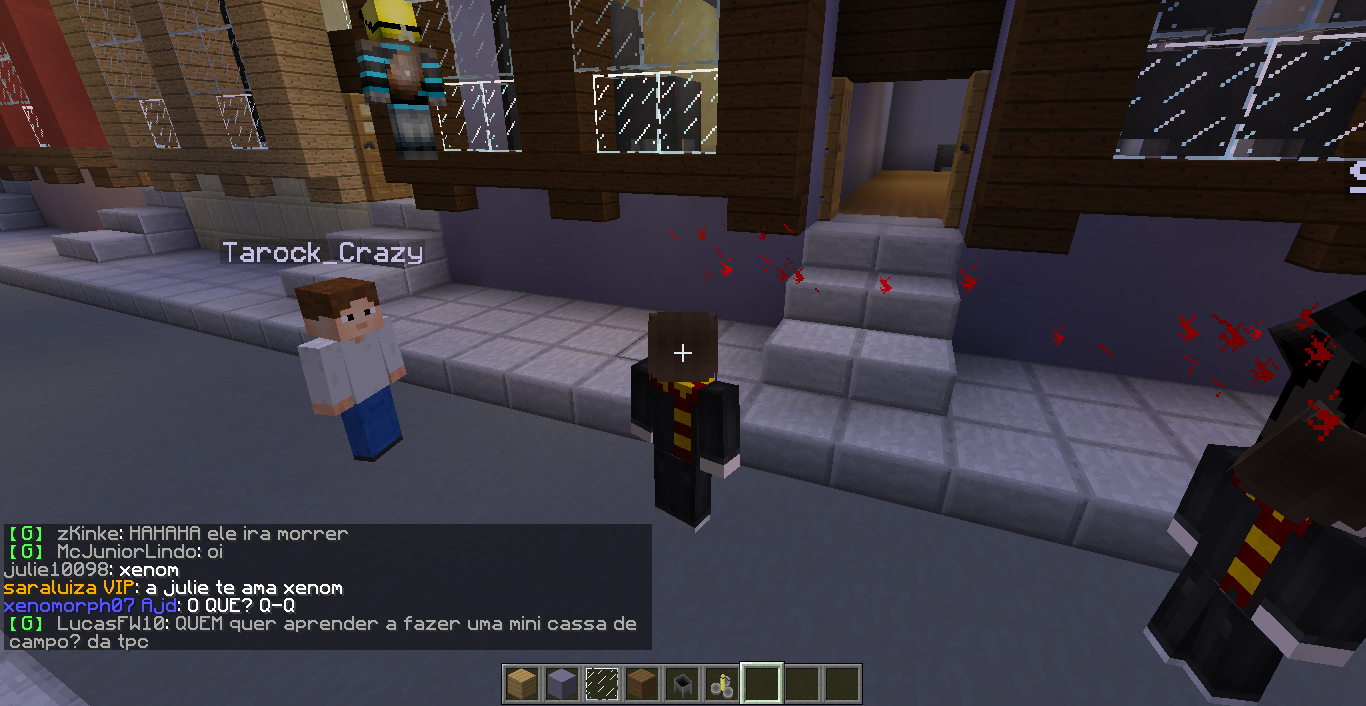The width and height of the screenshot is (1366, 706).
Task: Select the light oak planks hotbar slot
Action: (521, 684)
